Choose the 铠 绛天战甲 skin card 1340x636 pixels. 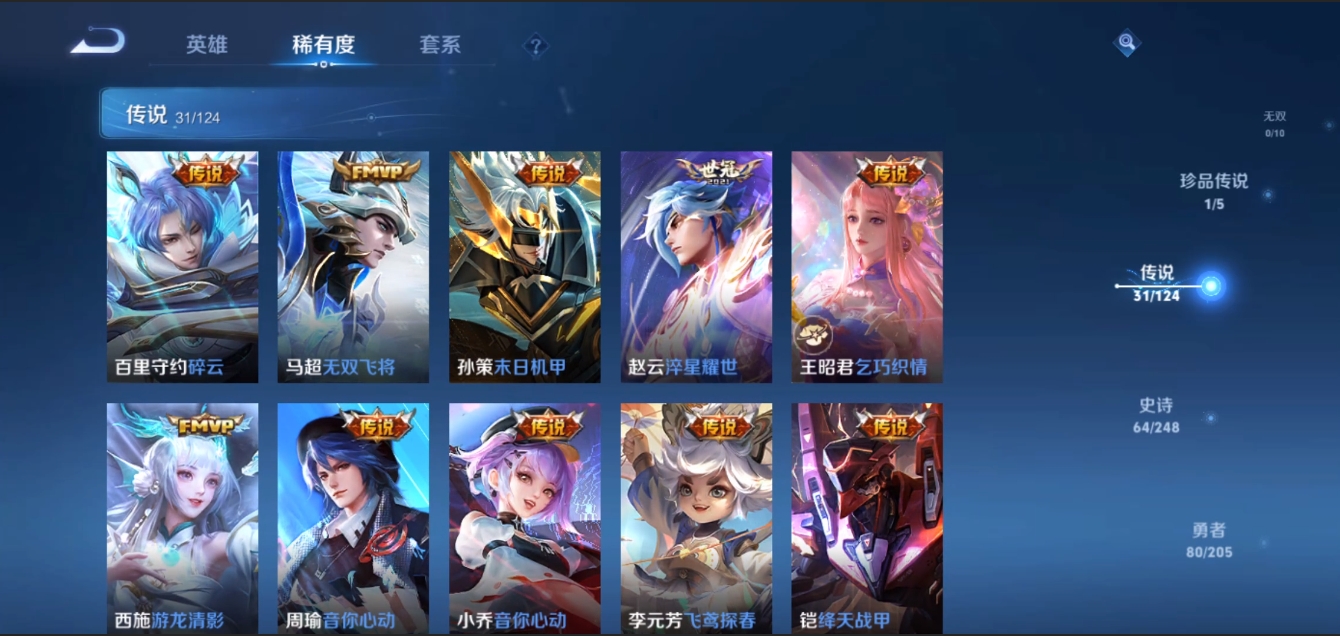tap(867, 518)
